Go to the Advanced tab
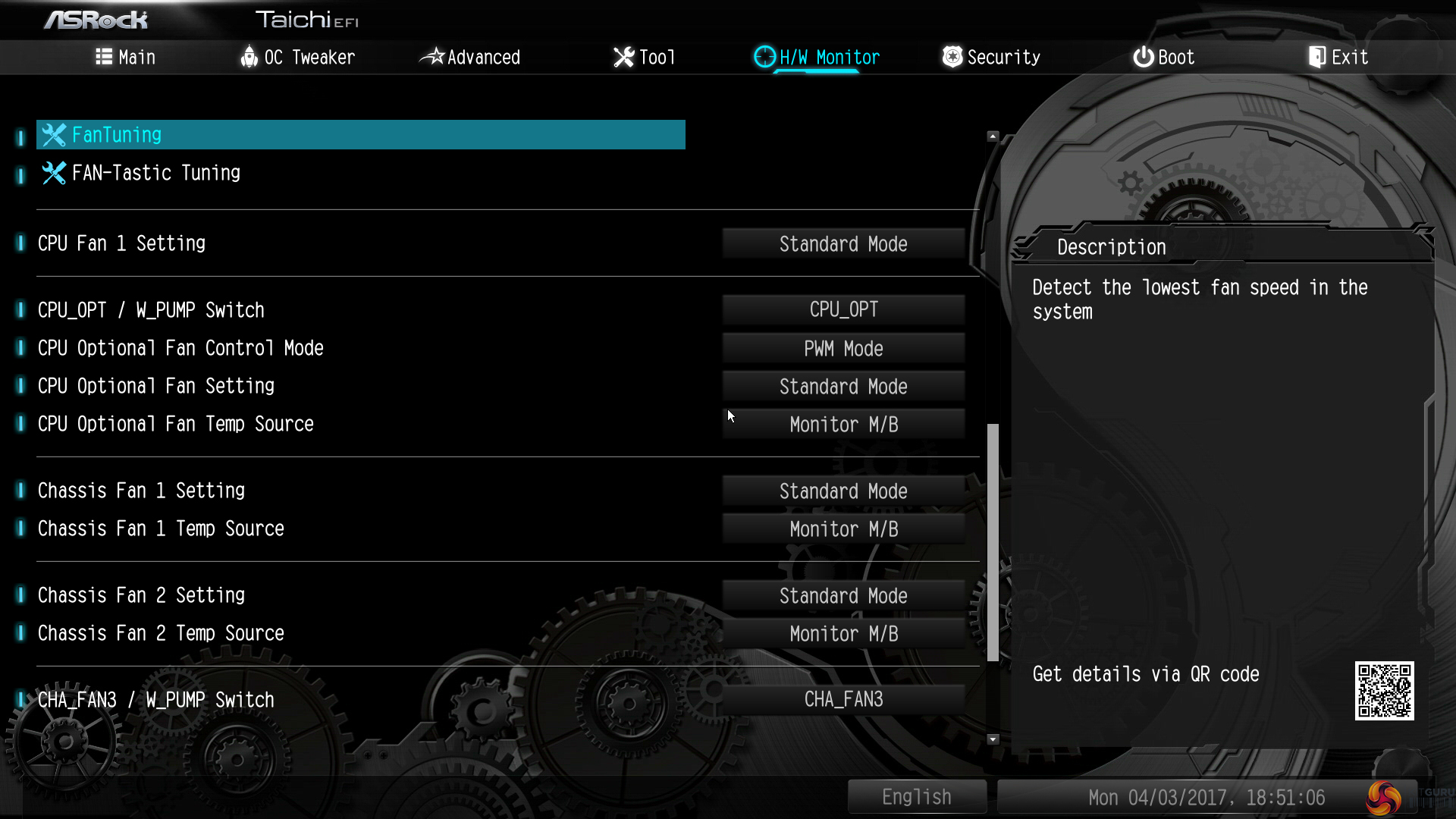The image size is (1456, 819). coord(470,57)
